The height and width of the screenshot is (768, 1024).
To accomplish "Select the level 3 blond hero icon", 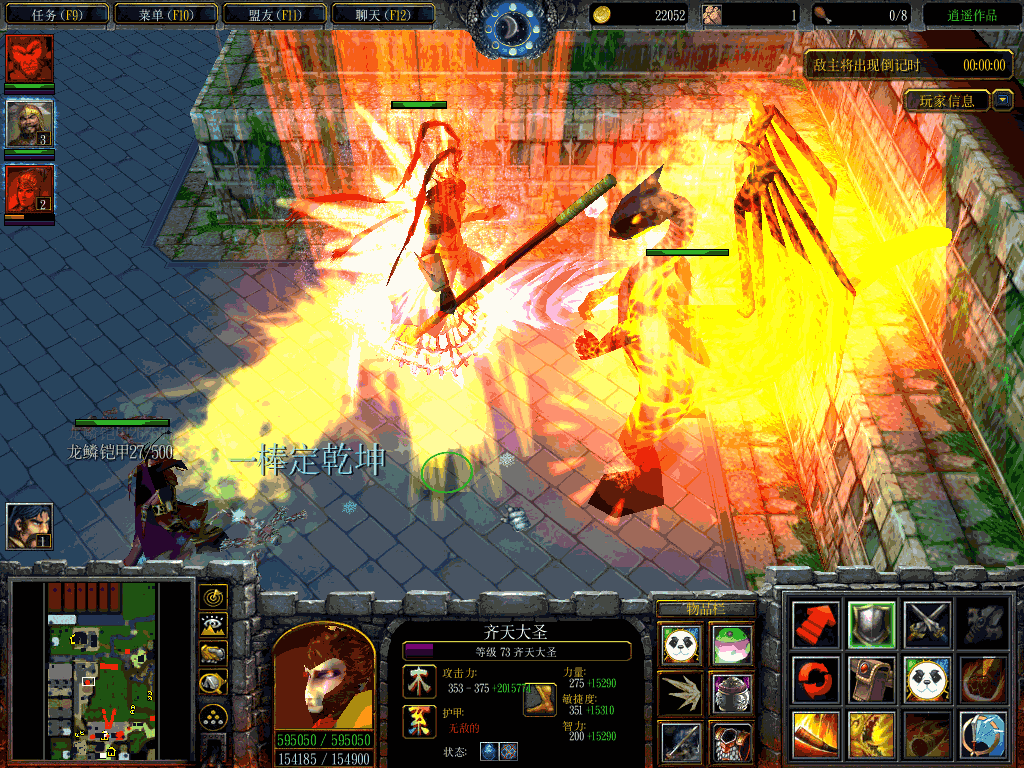I will point(29,124).
